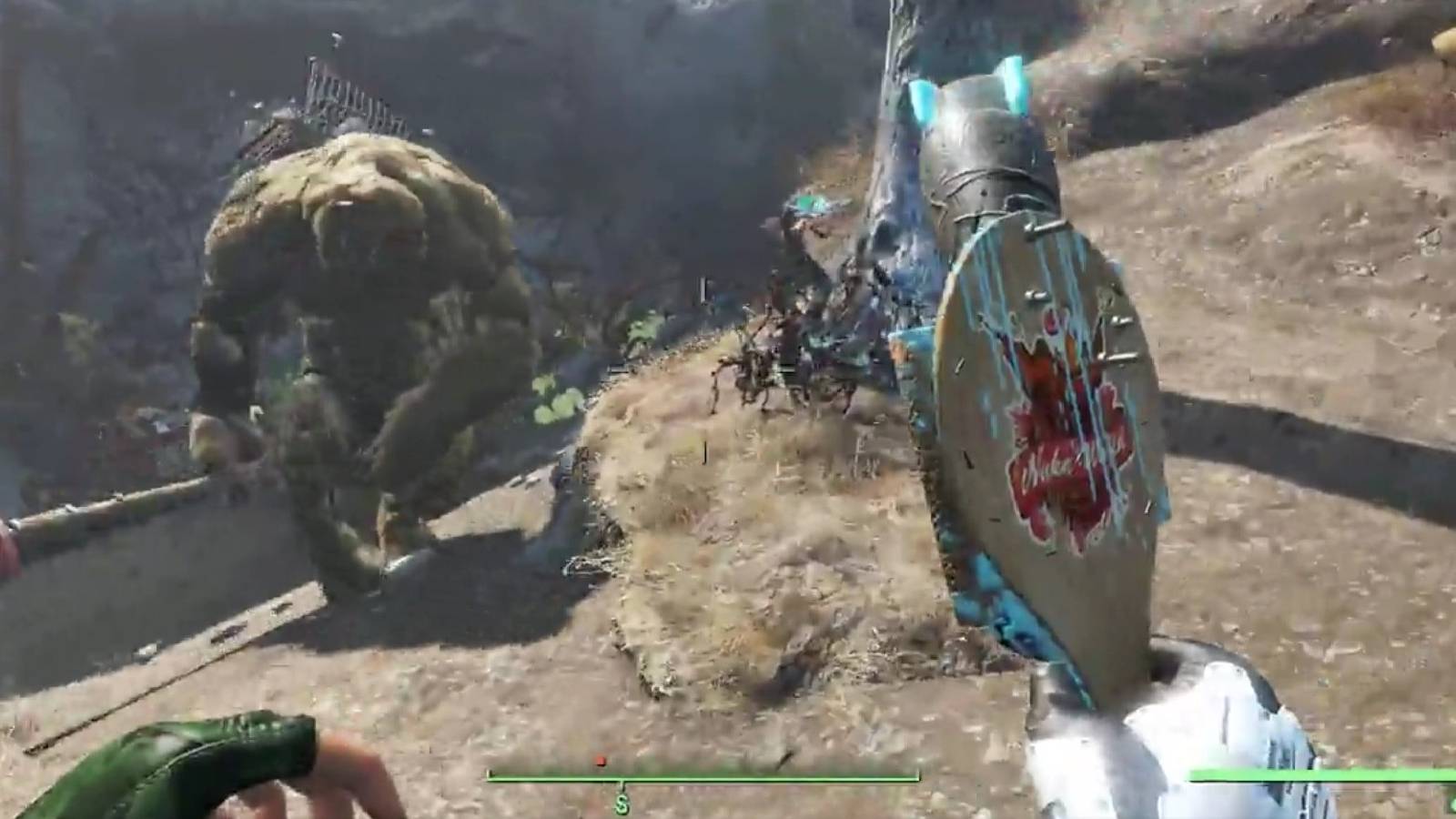1456x819 pixels.
Task: Click the red enemy blip on the compass
Action: coord(599,759)
